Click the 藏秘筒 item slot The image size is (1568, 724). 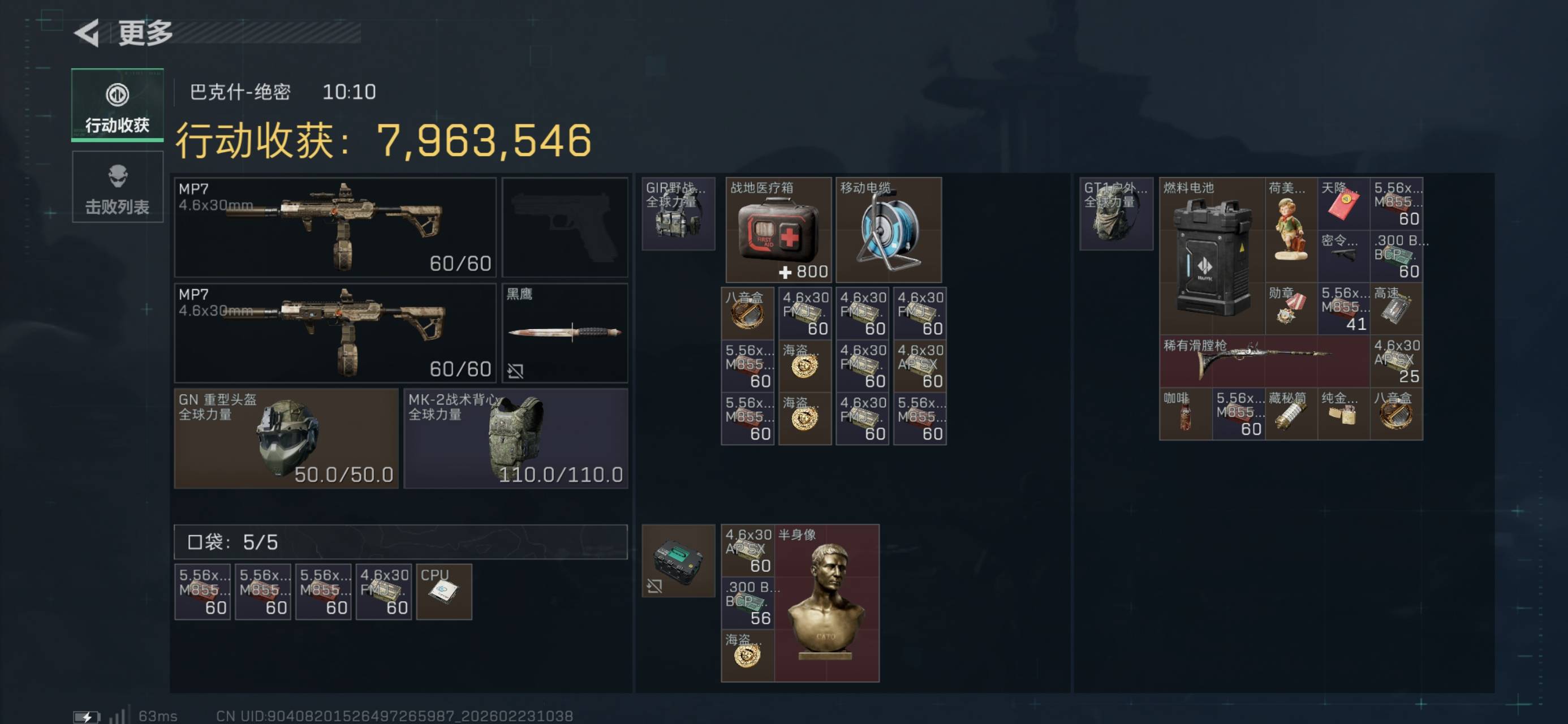pyautogui.click(x=1291, y=413)
